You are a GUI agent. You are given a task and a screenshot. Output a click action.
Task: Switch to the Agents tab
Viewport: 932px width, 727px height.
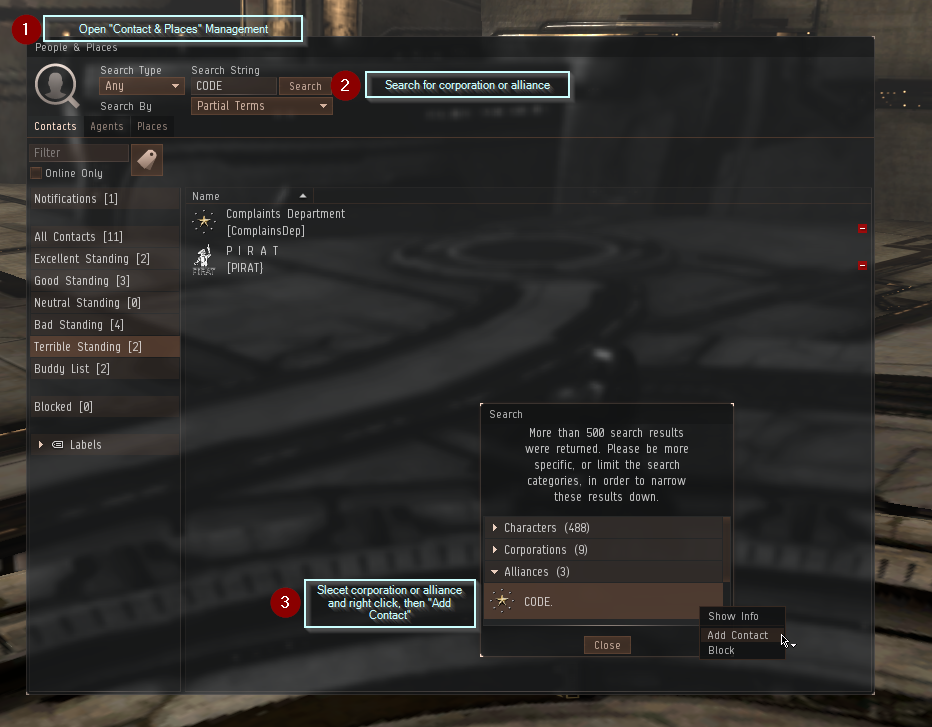click(x=107, y=127)
